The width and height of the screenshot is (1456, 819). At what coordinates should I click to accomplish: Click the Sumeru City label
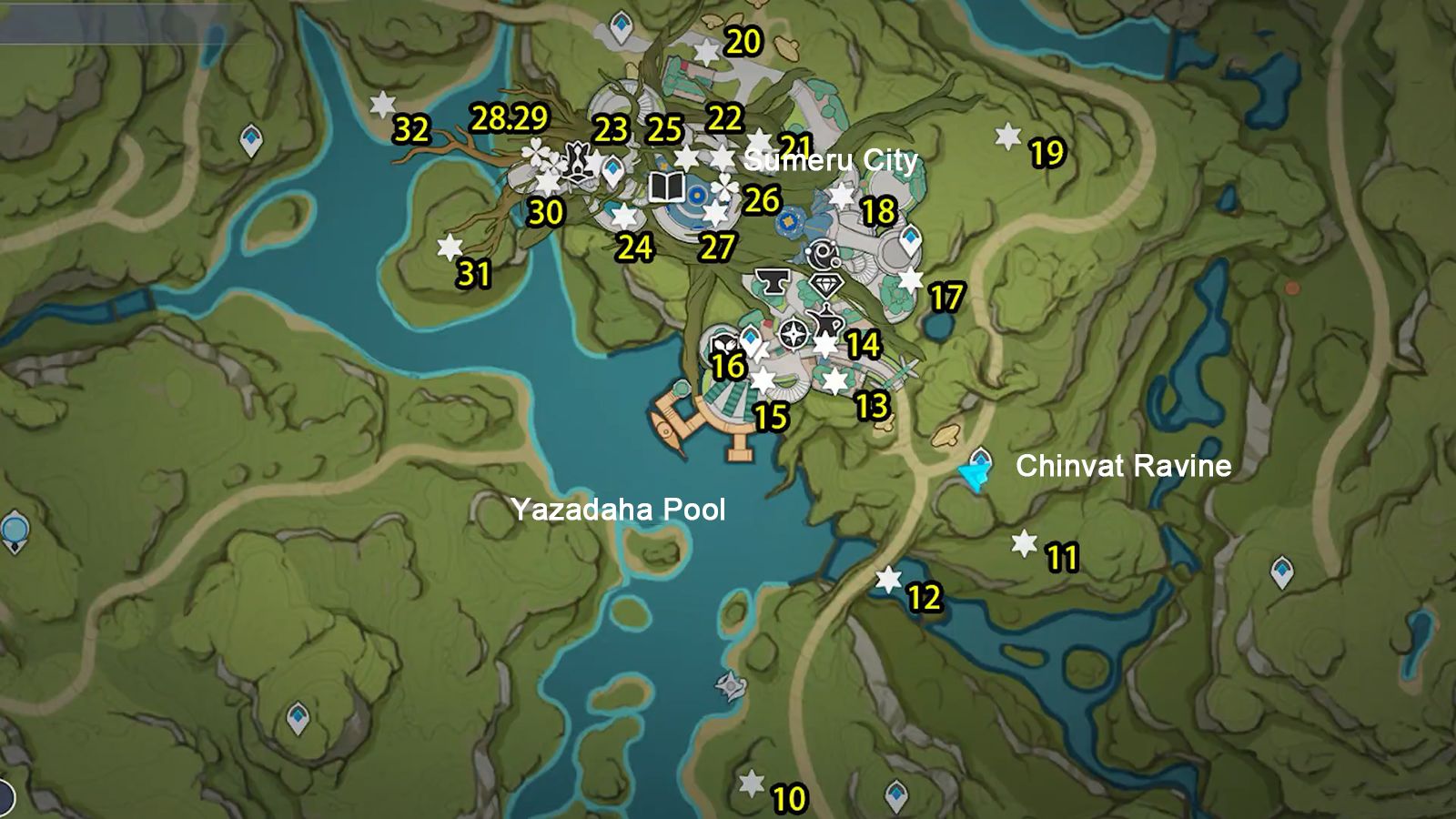pyautogui.click(x=831, y=161)
